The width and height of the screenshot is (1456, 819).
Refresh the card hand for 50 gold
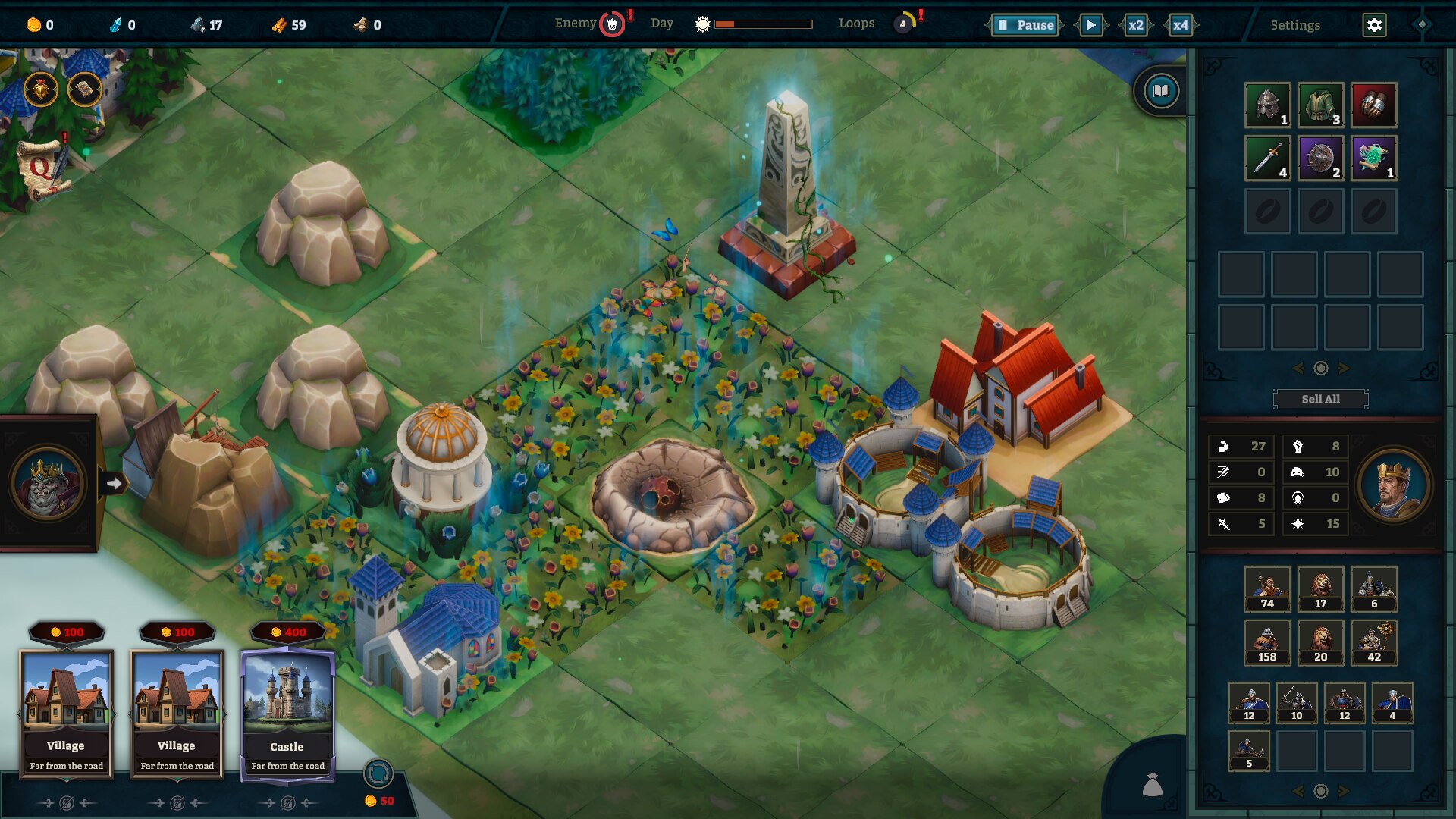pos(378,774)
